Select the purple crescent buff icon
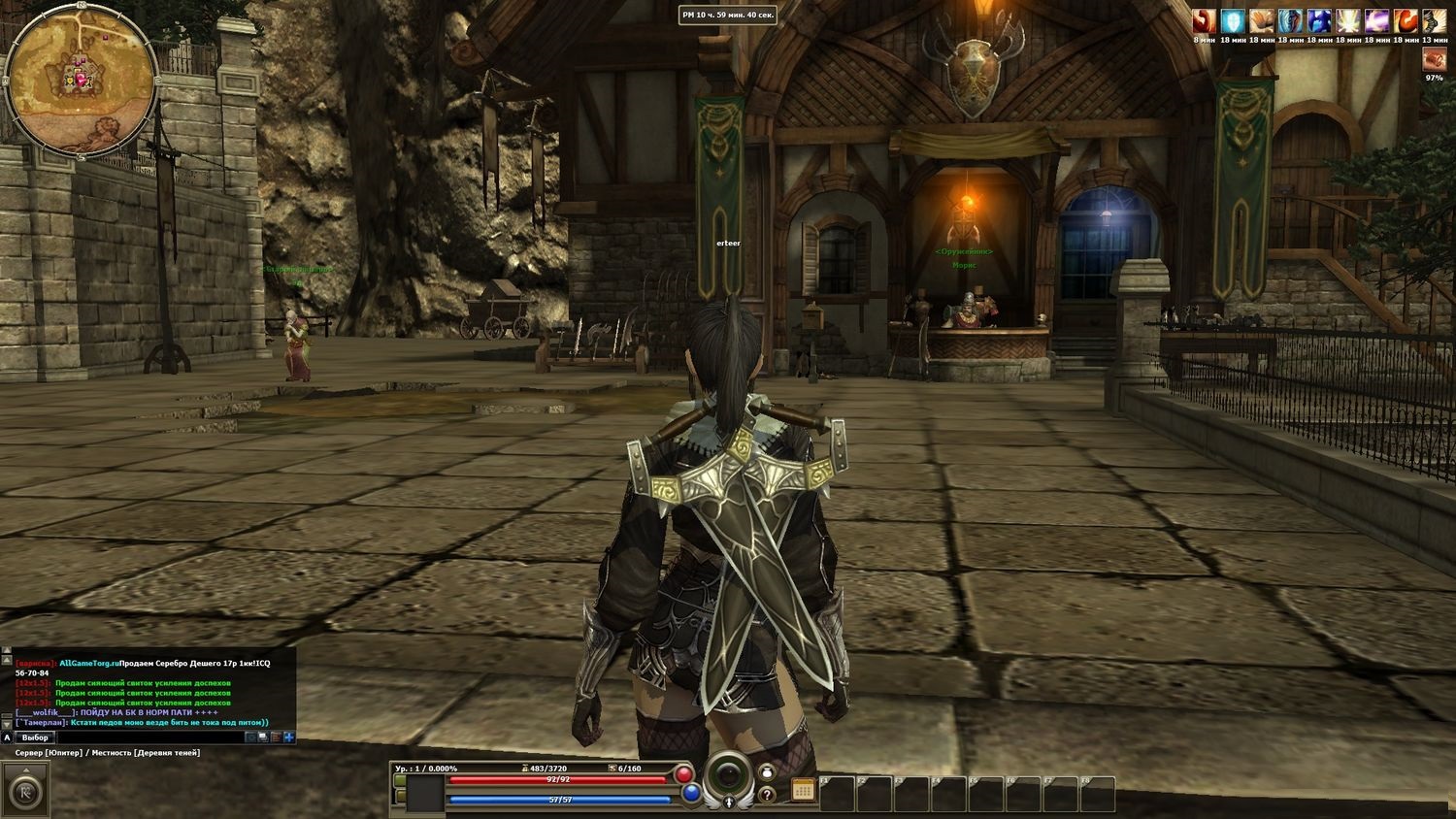Image resolution: width=1456 pixels, height=819 pixels. [x=1377, y=21]
